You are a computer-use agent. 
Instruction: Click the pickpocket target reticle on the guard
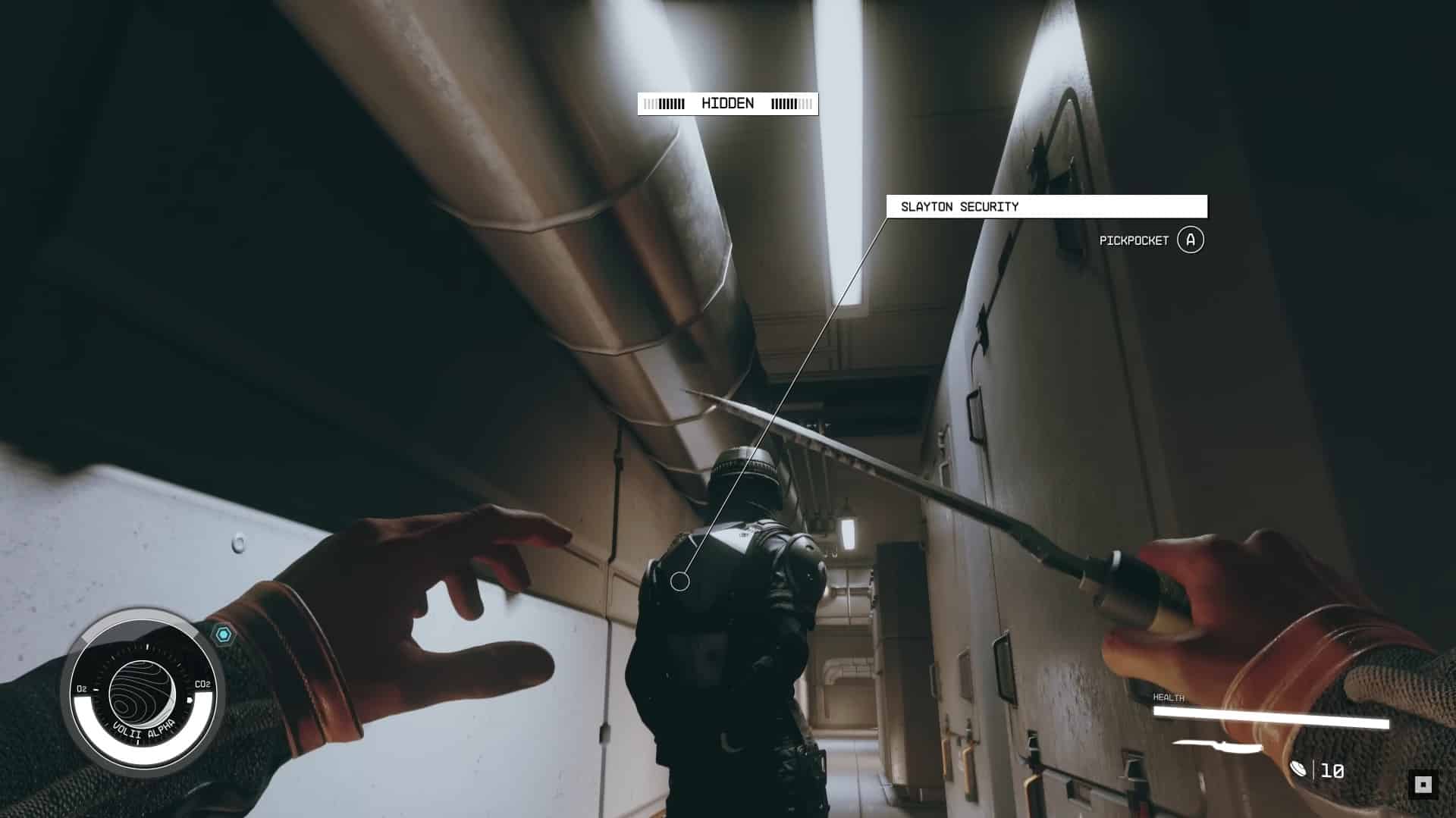pyautogui.click(x=680, y=581)
